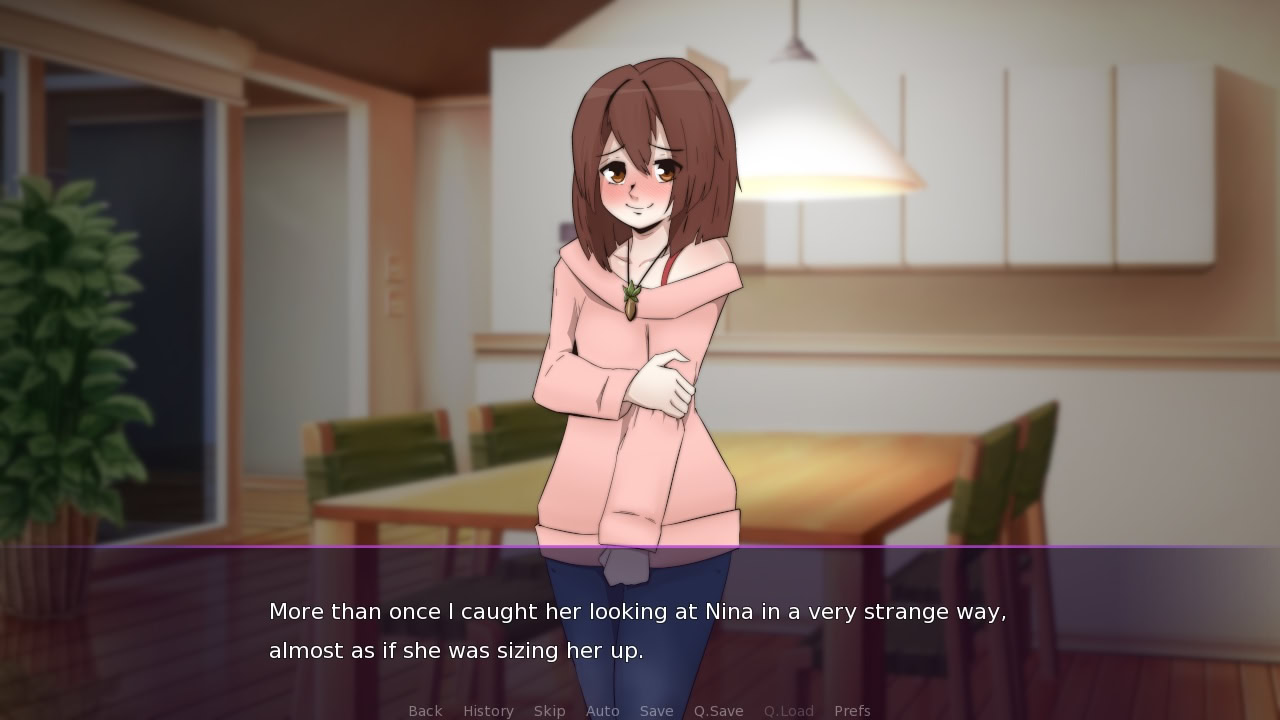Screen dimensions: 1280x720
Task: Open the History log
Action: [x=487, y=710]
